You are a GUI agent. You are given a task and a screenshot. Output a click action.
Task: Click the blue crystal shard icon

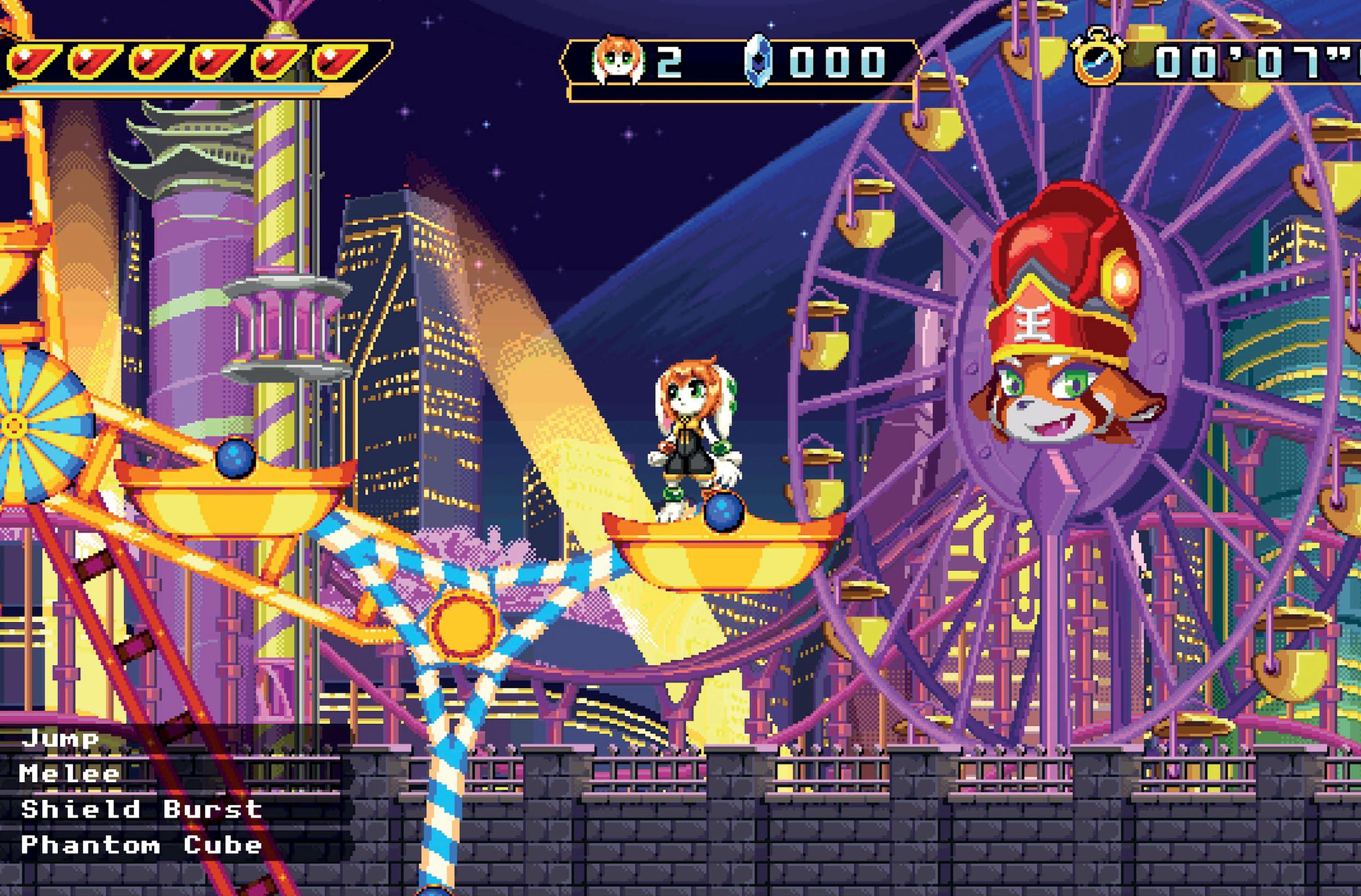pos(759,62)
